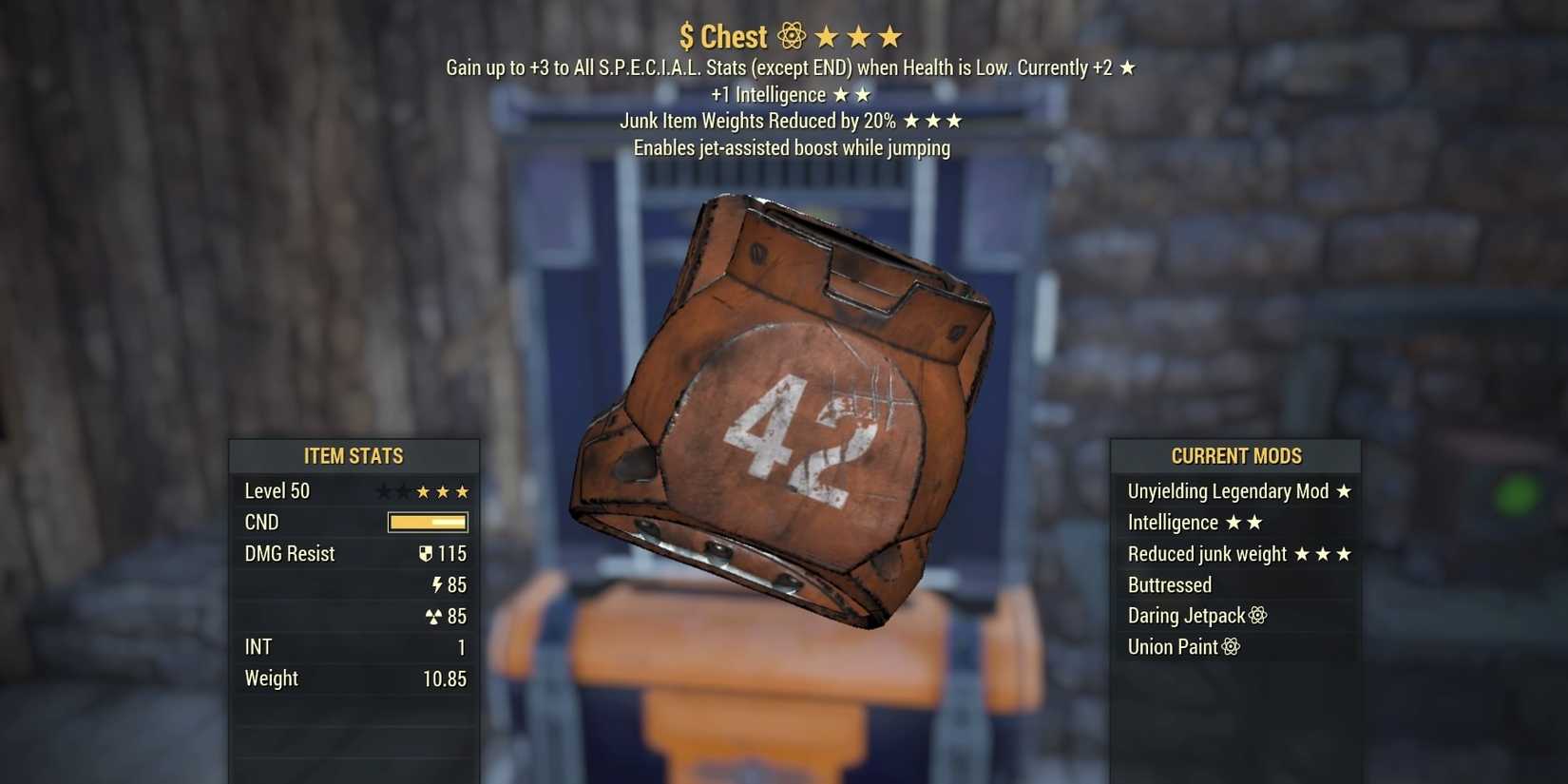Viewport: 1568px width, 784px height.
Task: Click the atom icon beside Daring Jetpack
Action: (x=1259, y=615)
